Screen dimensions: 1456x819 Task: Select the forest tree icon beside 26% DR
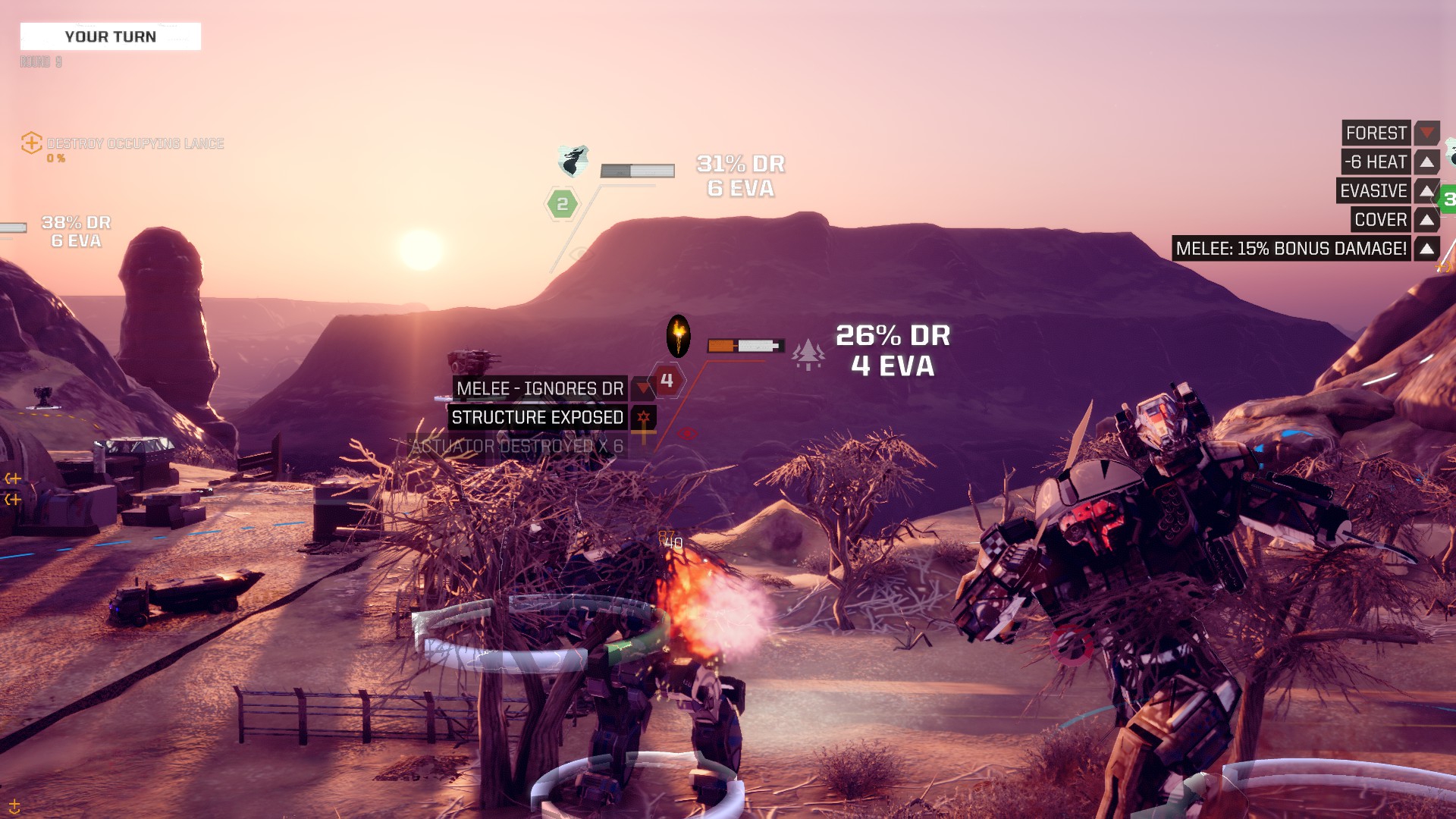(808, 353)
